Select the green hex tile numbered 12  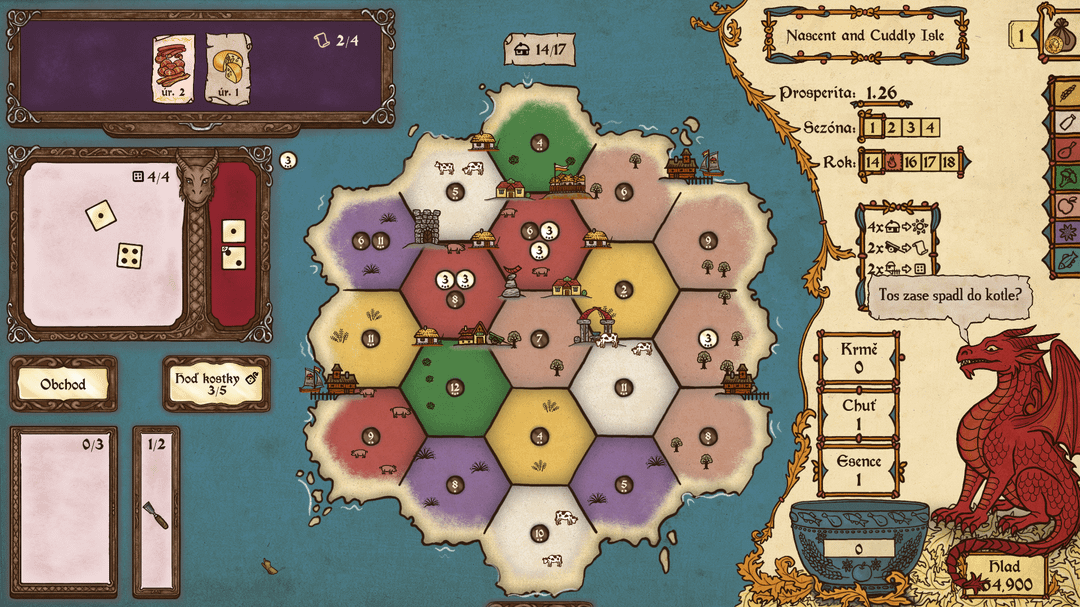[455, 387]
